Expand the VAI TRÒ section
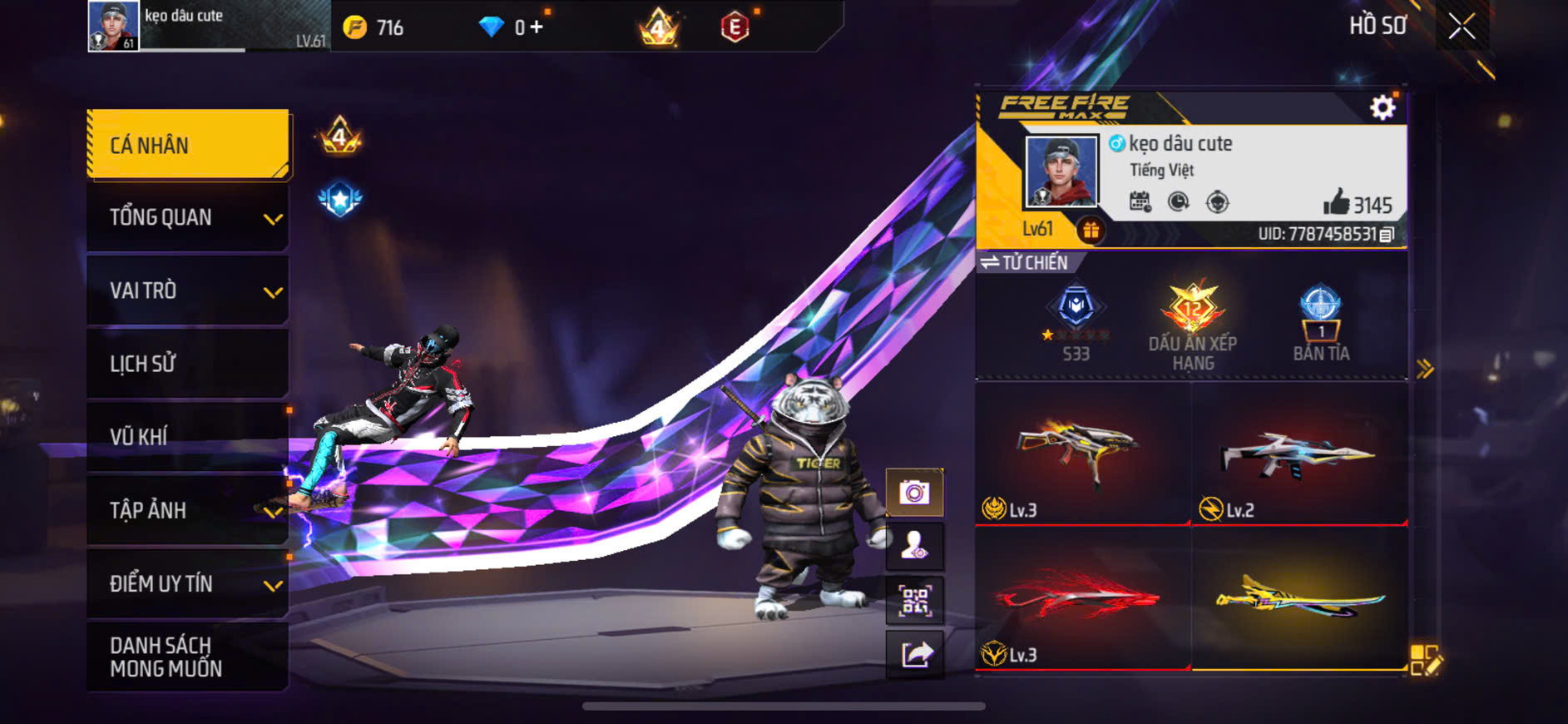1568x724 pixels. tap(188, 291)
